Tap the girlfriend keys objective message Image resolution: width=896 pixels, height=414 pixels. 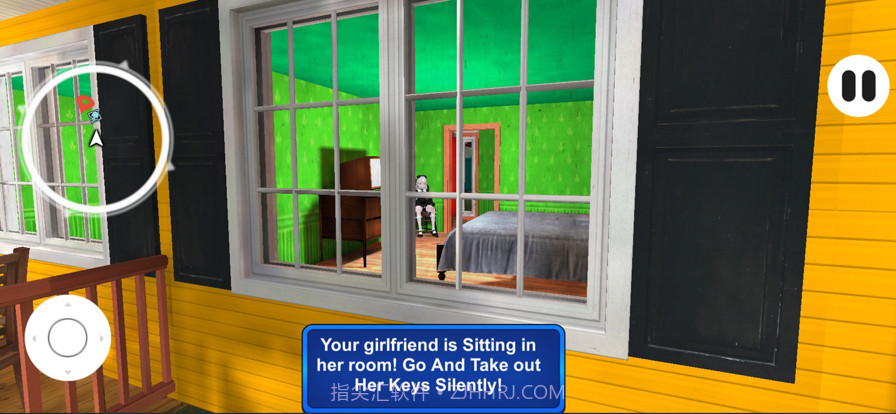[433, 360]
